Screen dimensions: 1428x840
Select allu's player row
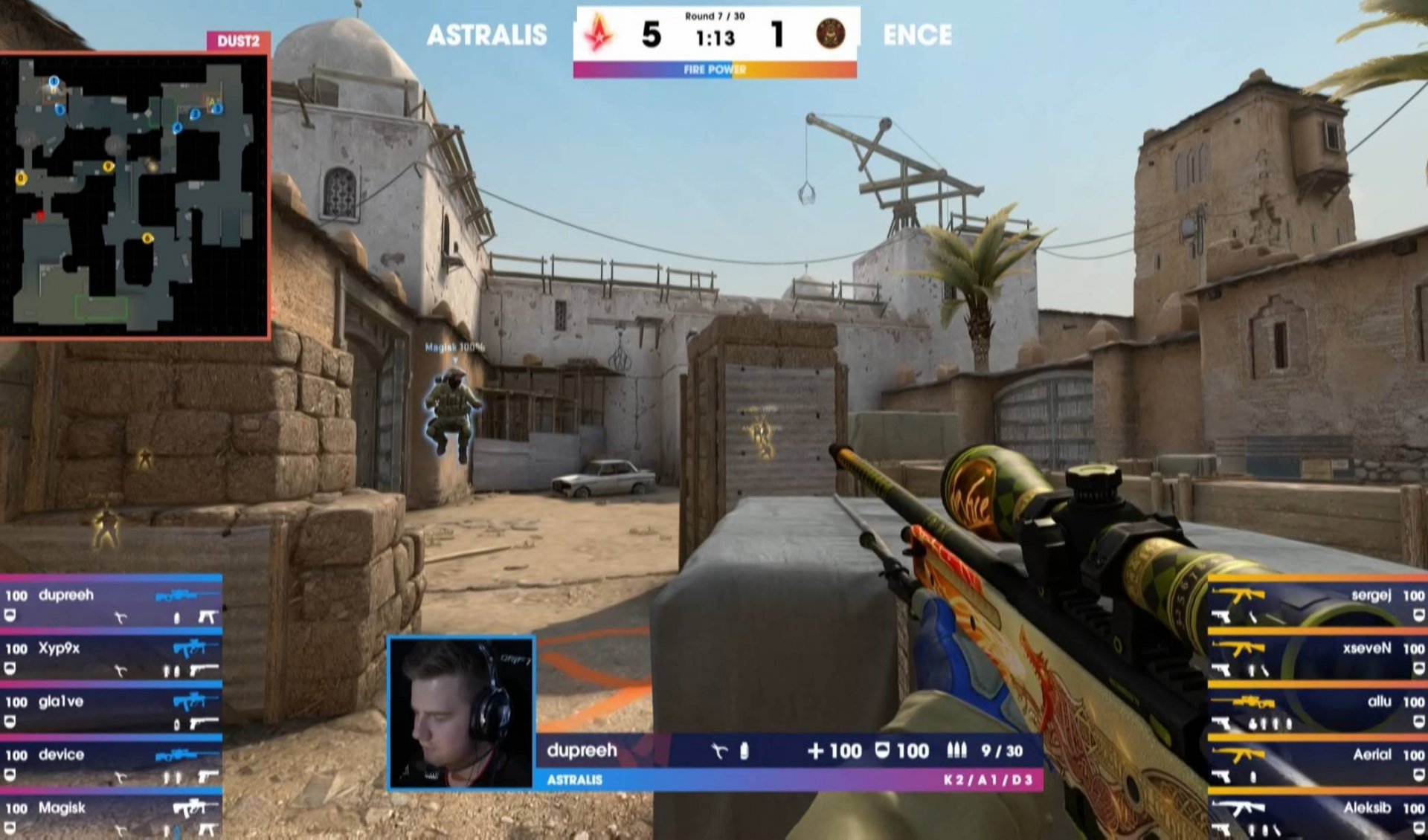point(1316,711)
